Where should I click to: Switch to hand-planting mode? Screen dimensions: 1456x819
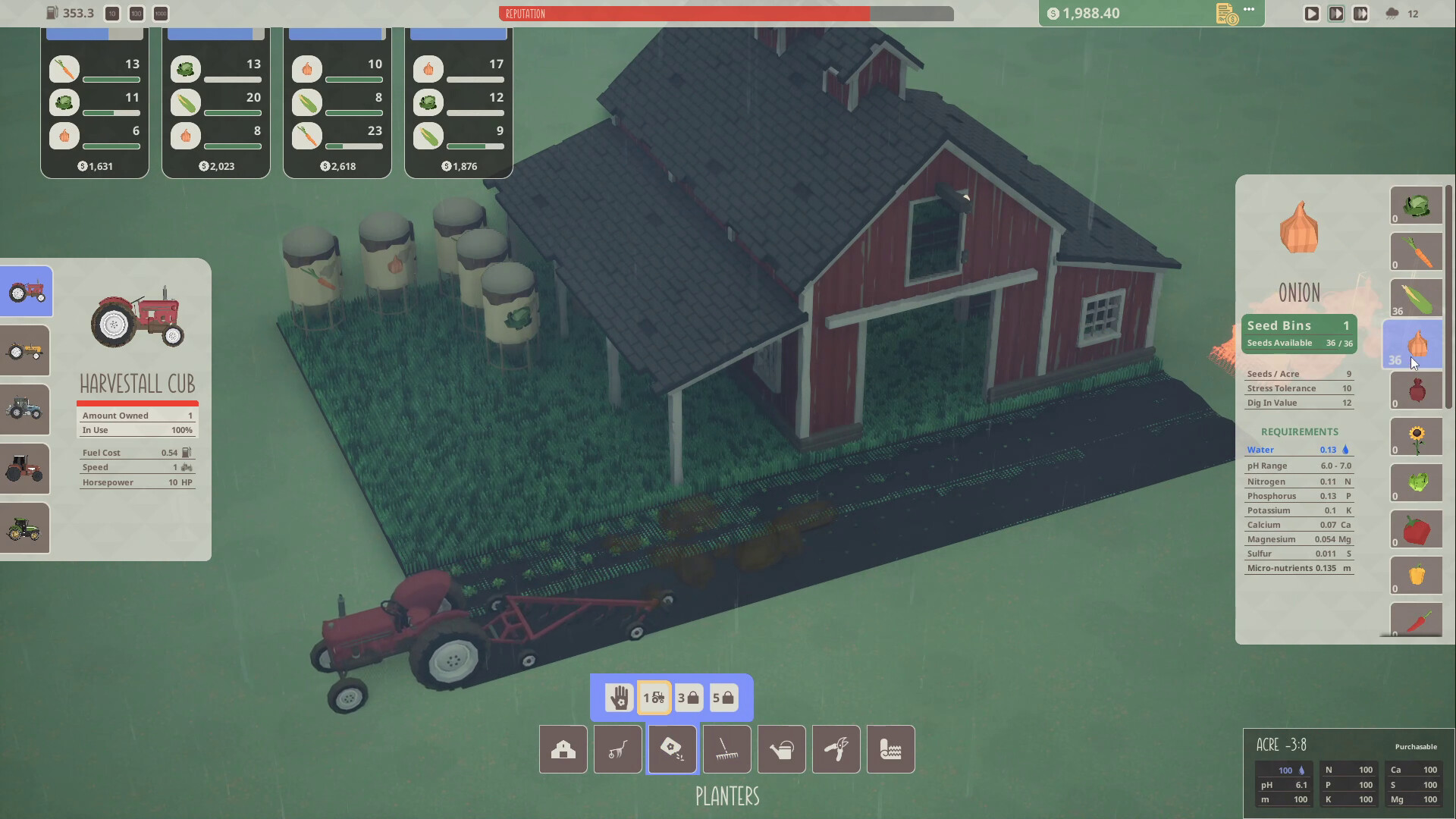click(x=620, y=697)
